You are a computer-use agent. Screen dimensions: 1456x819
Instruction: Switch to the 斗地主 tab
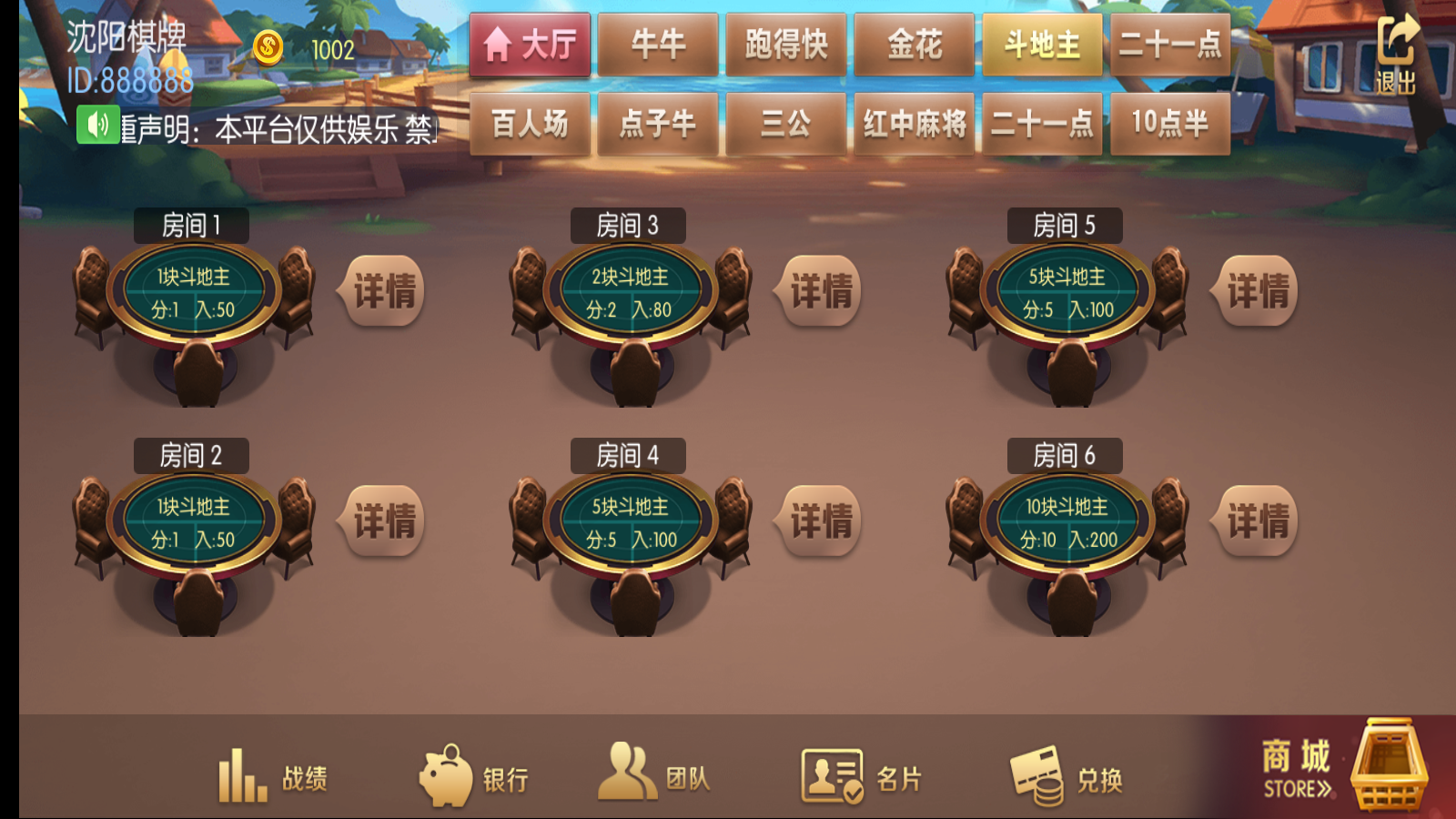pyautogui.click(x=1042, y=44)
